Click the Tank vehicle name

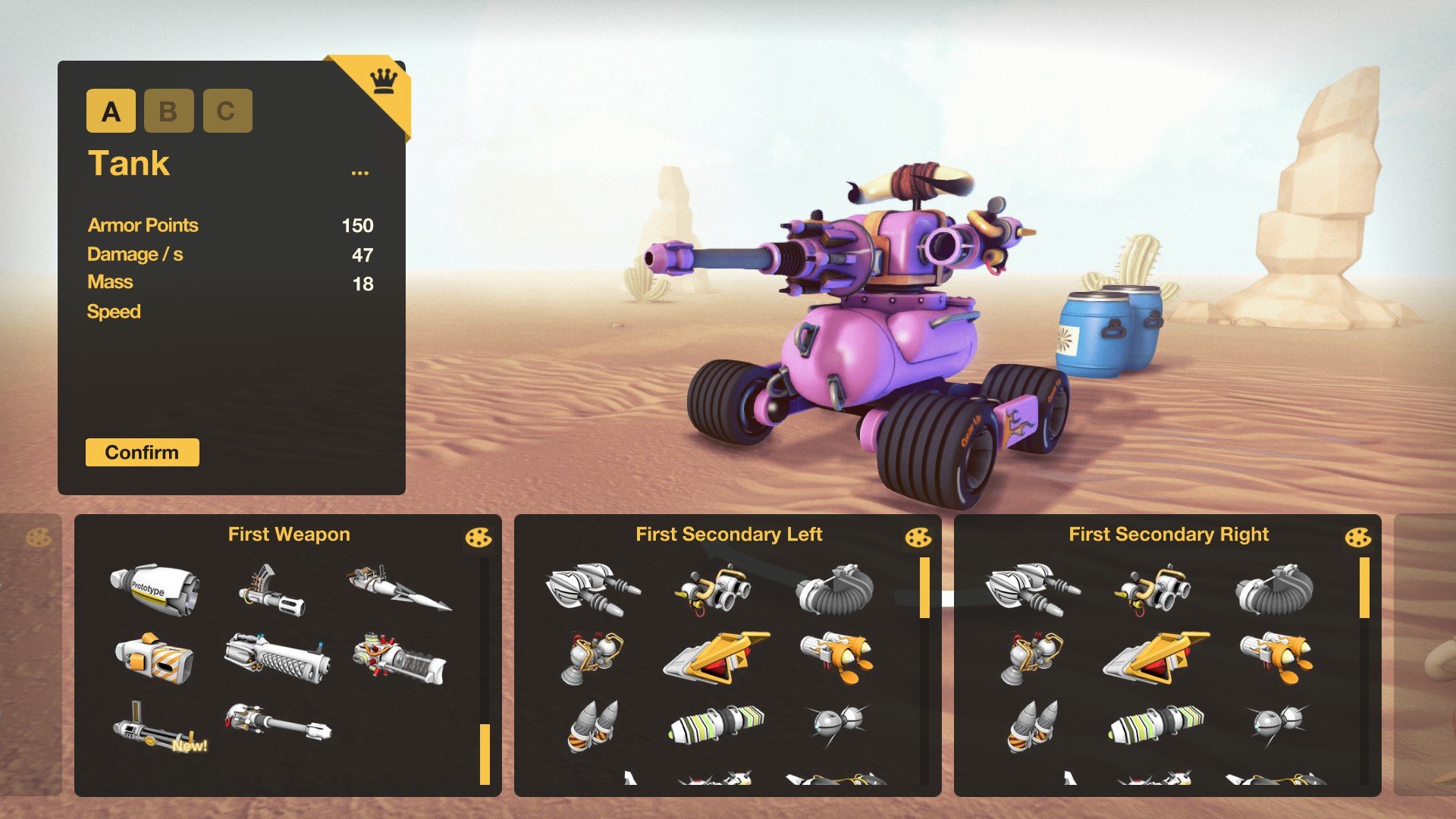tap(129, 163)
